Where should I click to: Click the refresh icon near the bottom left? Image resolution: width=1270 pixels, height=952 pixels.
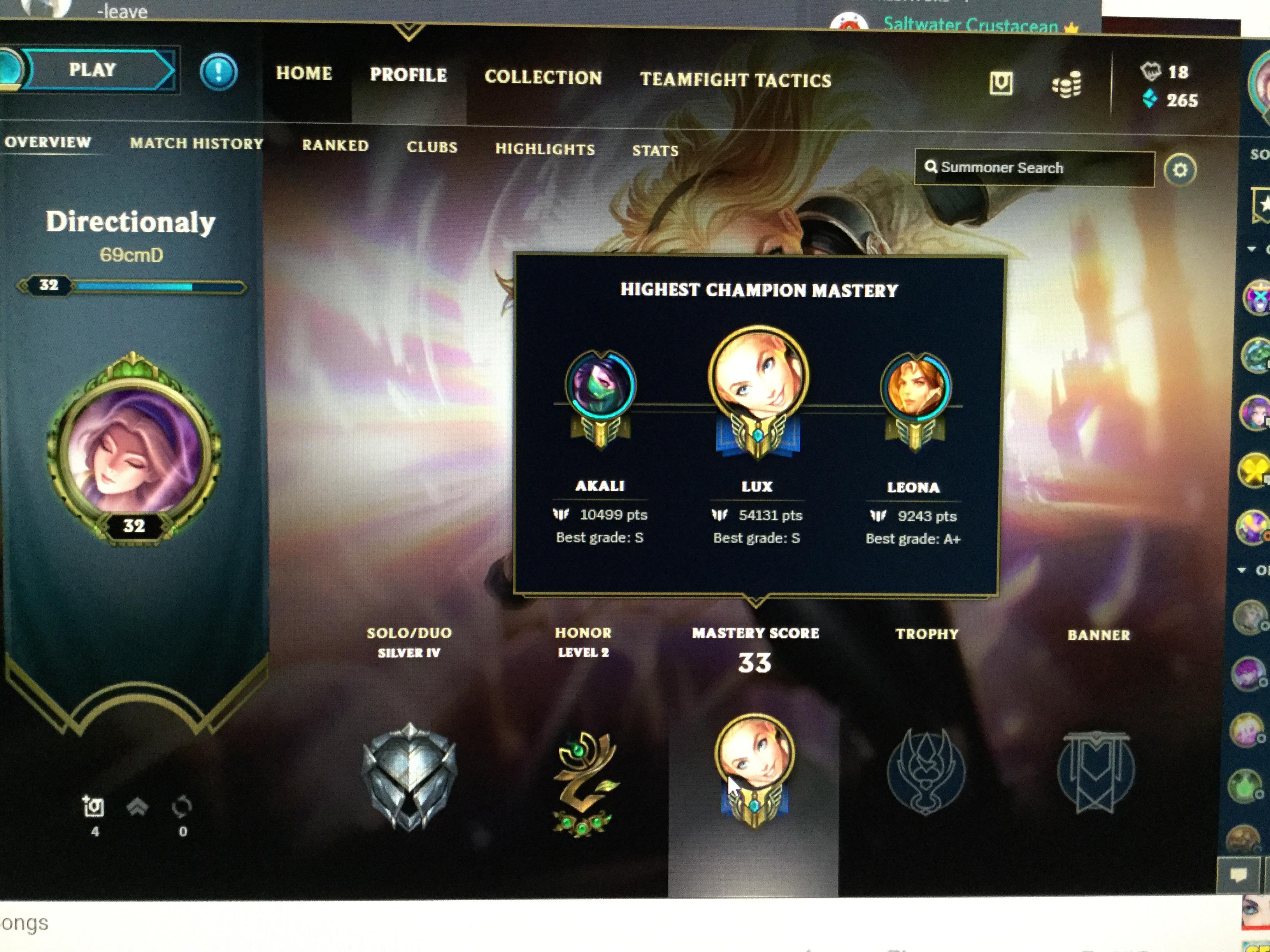(182, 807)
